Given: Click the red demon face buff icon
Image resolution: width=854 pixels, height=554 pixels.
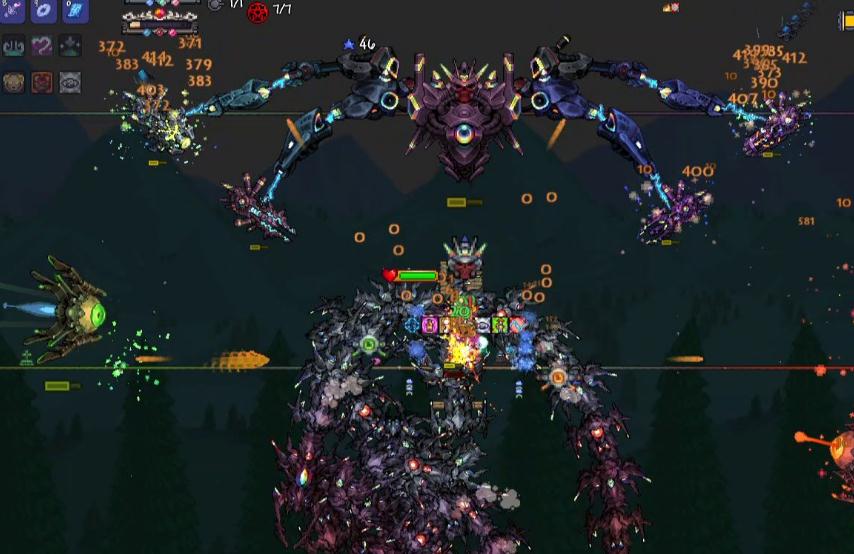Looking at the screenshot, I should 42,82.
